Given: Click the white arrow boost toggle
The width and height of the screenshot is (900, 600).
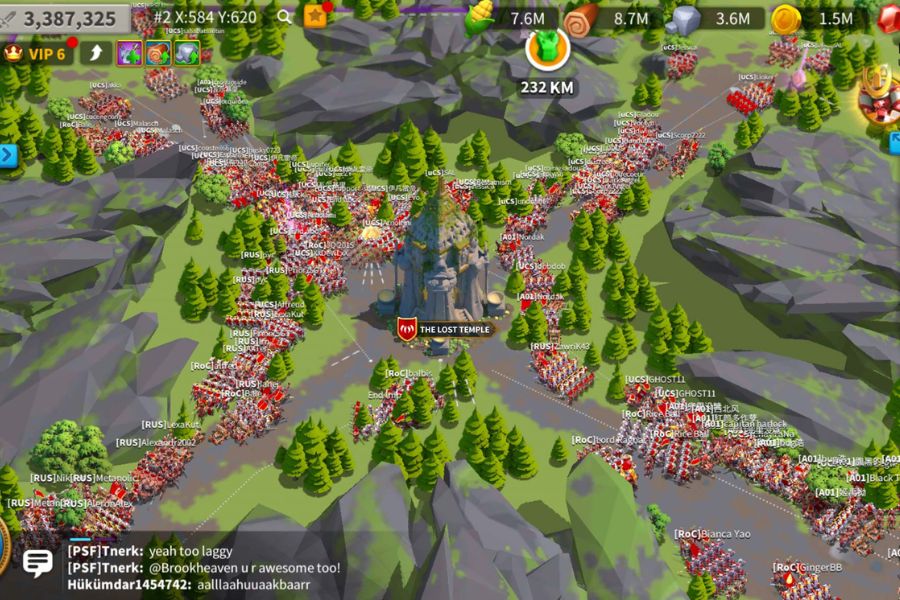Looking at the screenshot, I should (x=95, y=53).
